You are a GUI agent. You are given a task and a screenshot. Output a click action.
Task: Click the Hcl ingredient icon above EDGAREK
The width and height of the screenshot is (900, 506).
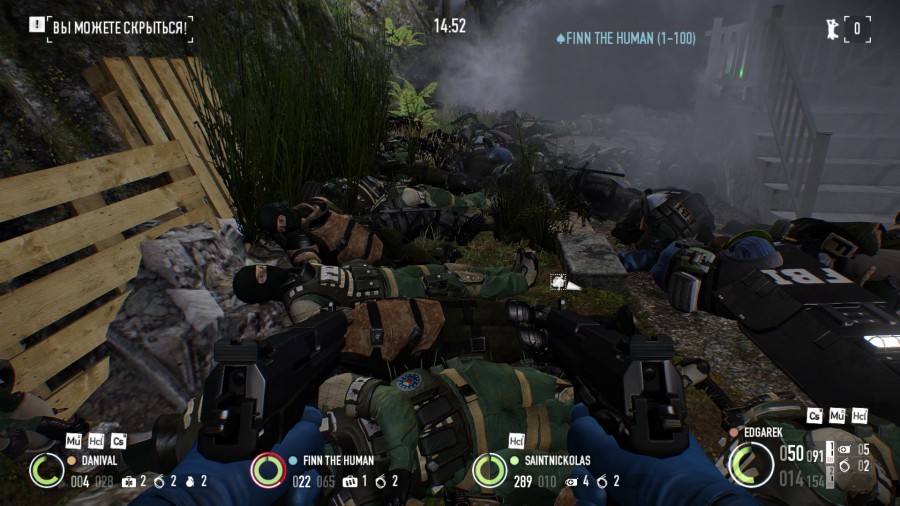[859, 415]
